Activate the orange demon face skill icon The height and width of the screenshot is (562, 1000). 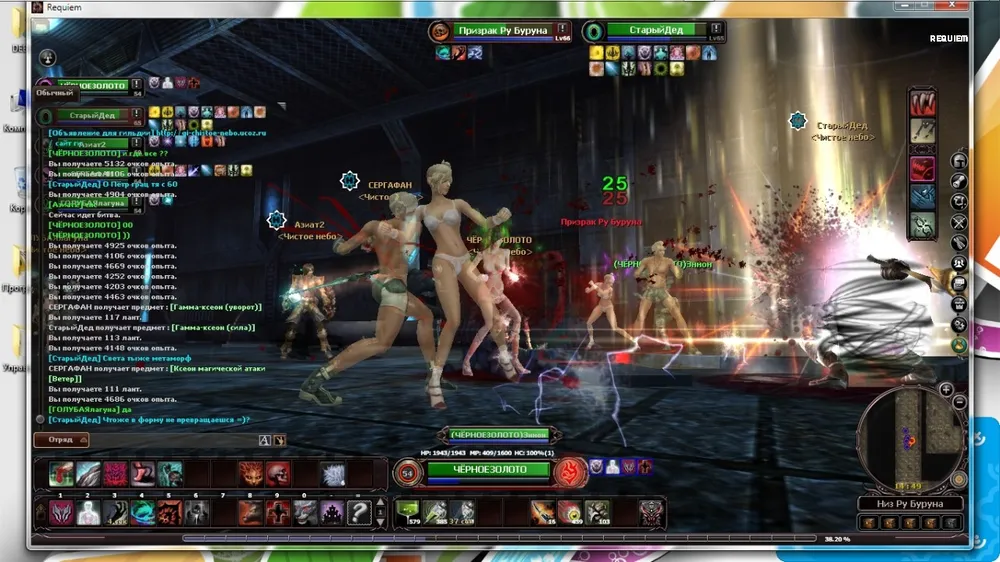[250, 474]
